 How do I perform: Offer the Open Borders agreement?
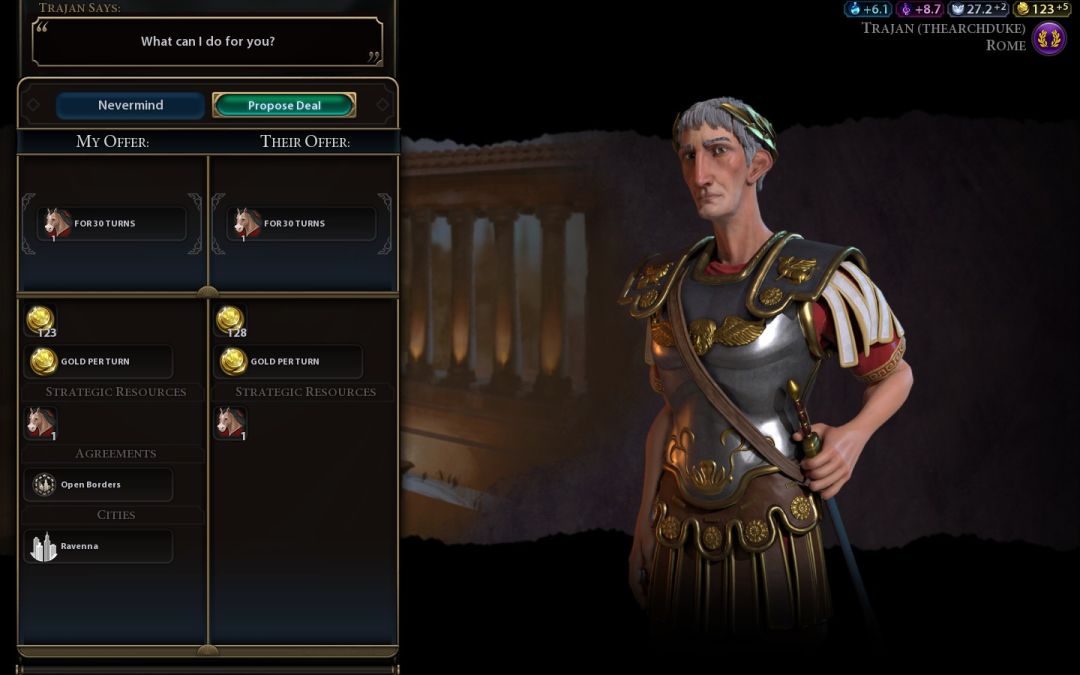pyautogui.click(x=98, y=485)
